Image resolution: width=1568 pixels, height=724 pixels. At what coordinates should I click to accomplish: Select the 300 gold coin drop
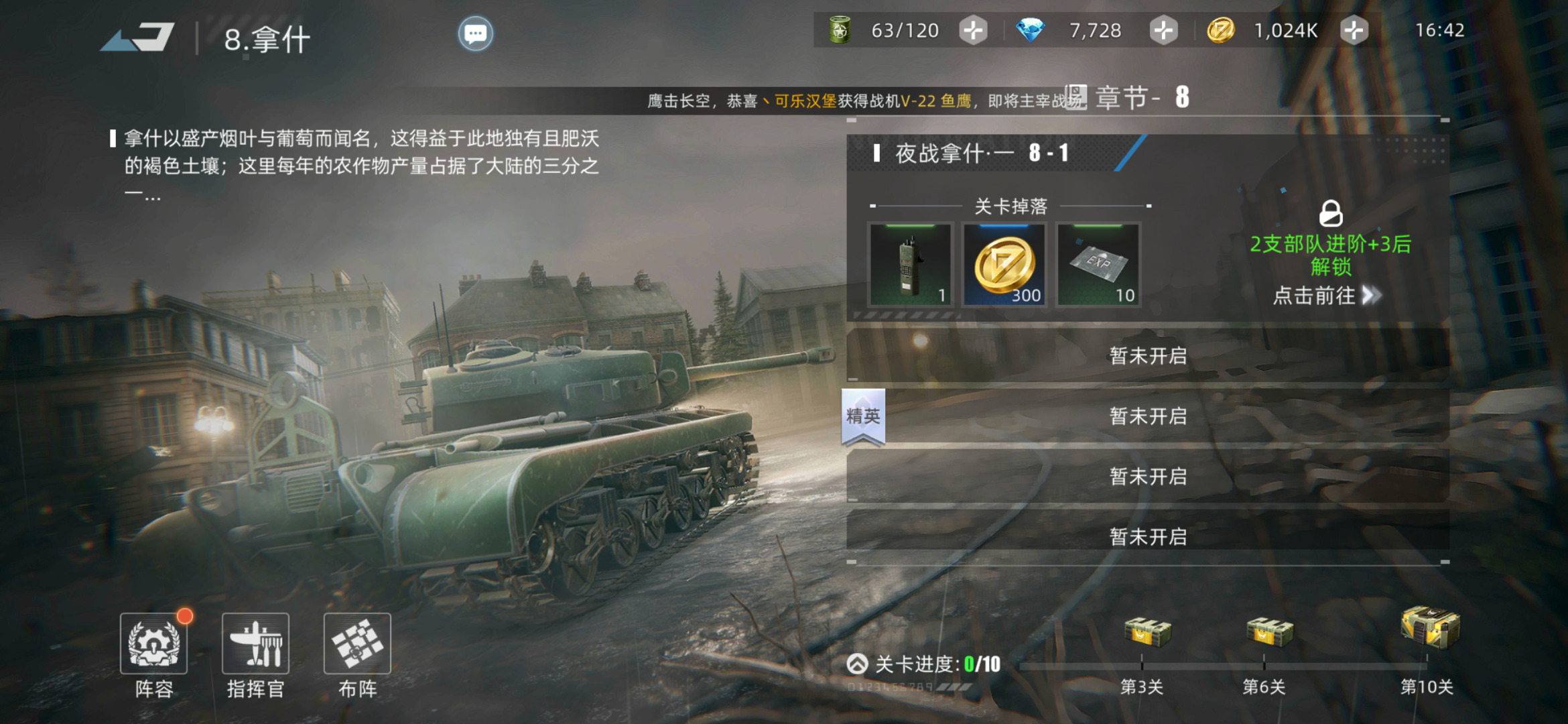[x=1004, y=265]
